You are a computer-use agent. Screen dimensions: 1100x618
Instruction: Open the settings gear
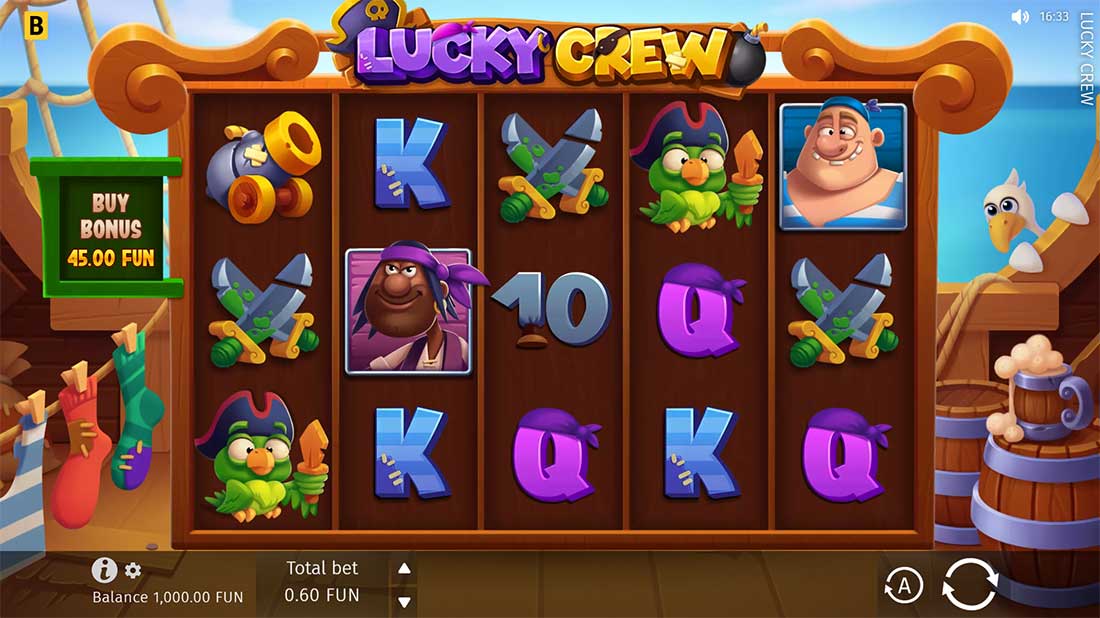[133, 571]
